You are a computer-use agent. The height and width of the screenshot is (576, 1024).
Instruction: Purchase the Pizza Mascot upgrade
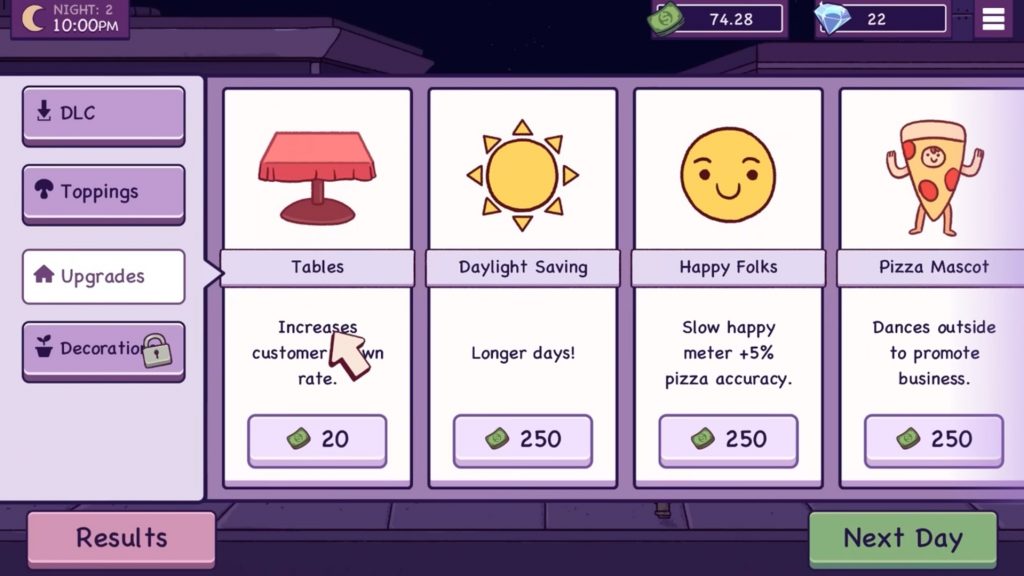[x=933, y=439]
